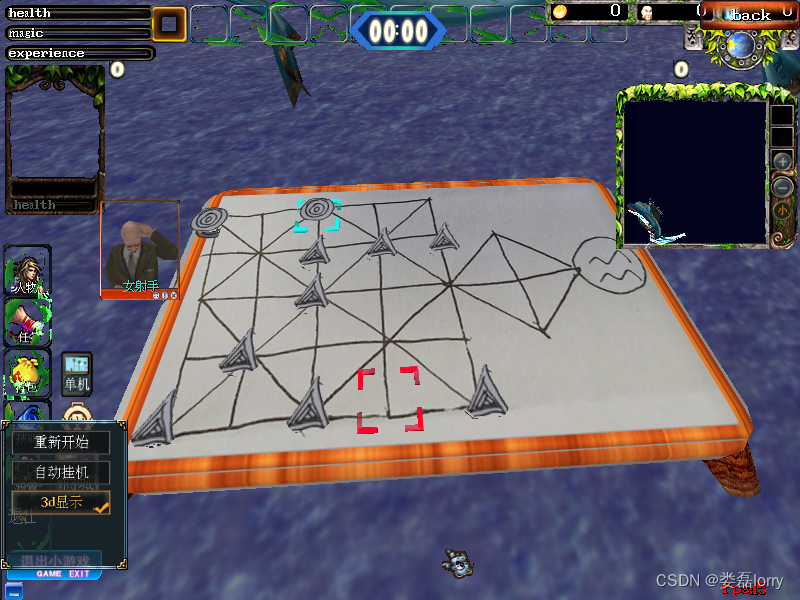
Task: Select the 女射手 player portrait
Action: tap(140, 248)
